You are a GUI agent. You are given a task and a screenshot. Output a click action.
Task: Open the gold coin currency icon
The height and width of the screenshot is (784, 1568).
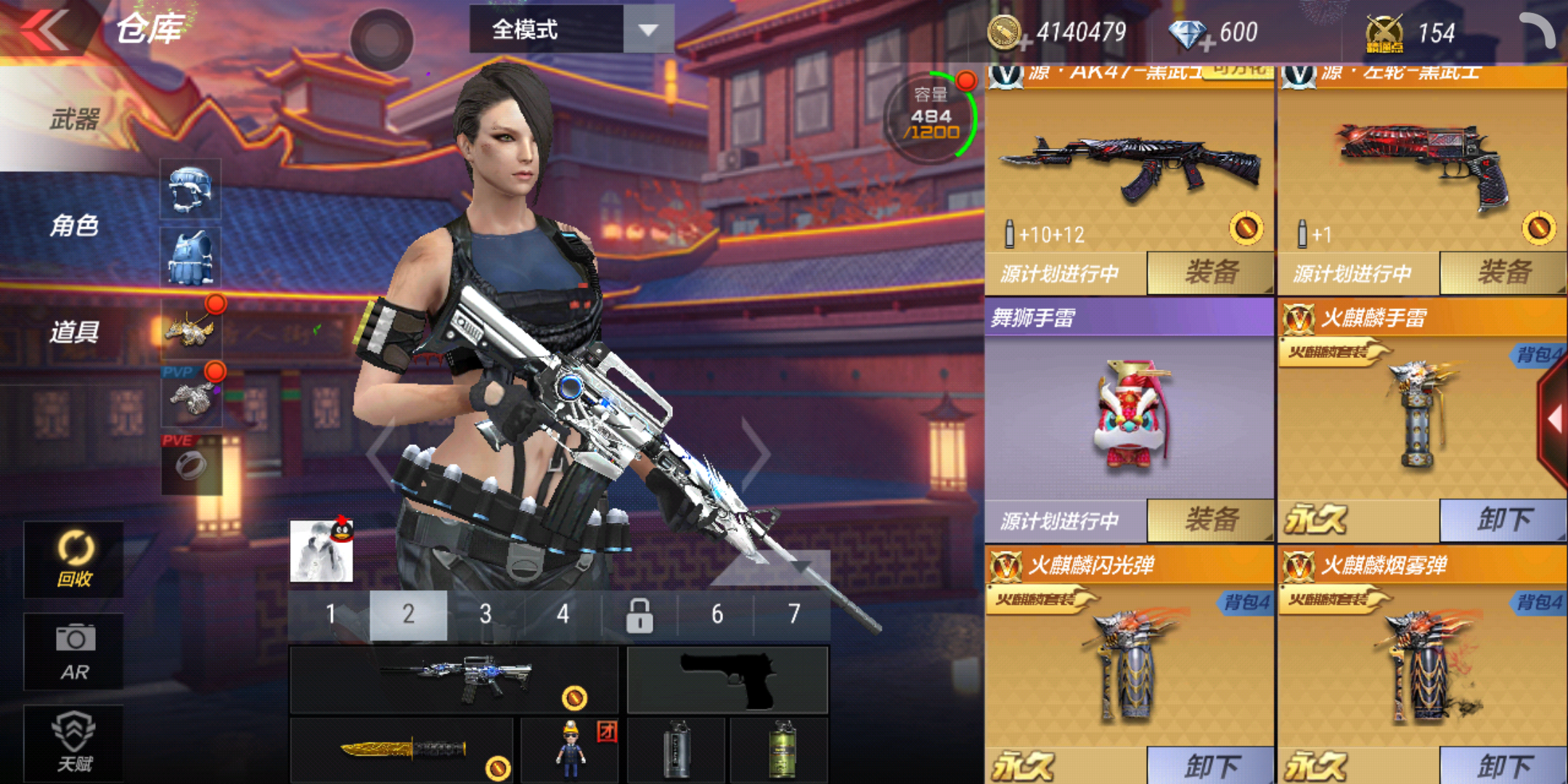[x=1005, y=33]
